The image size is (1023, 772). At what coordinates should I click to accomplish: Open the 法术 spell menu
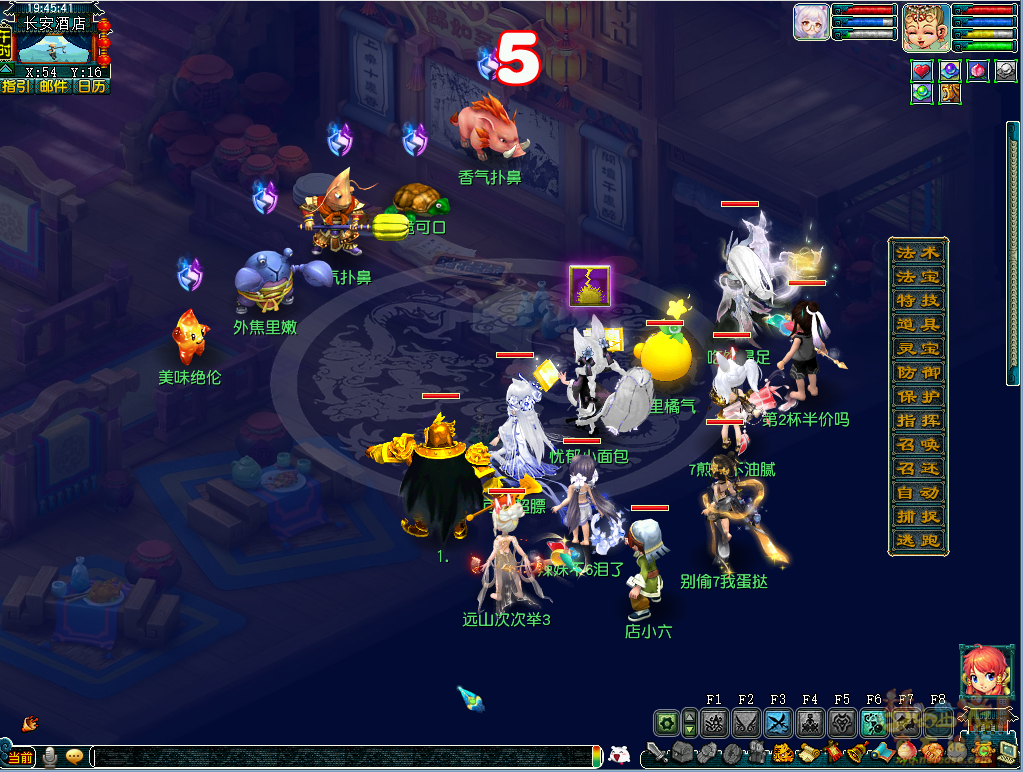coord(917,253)
